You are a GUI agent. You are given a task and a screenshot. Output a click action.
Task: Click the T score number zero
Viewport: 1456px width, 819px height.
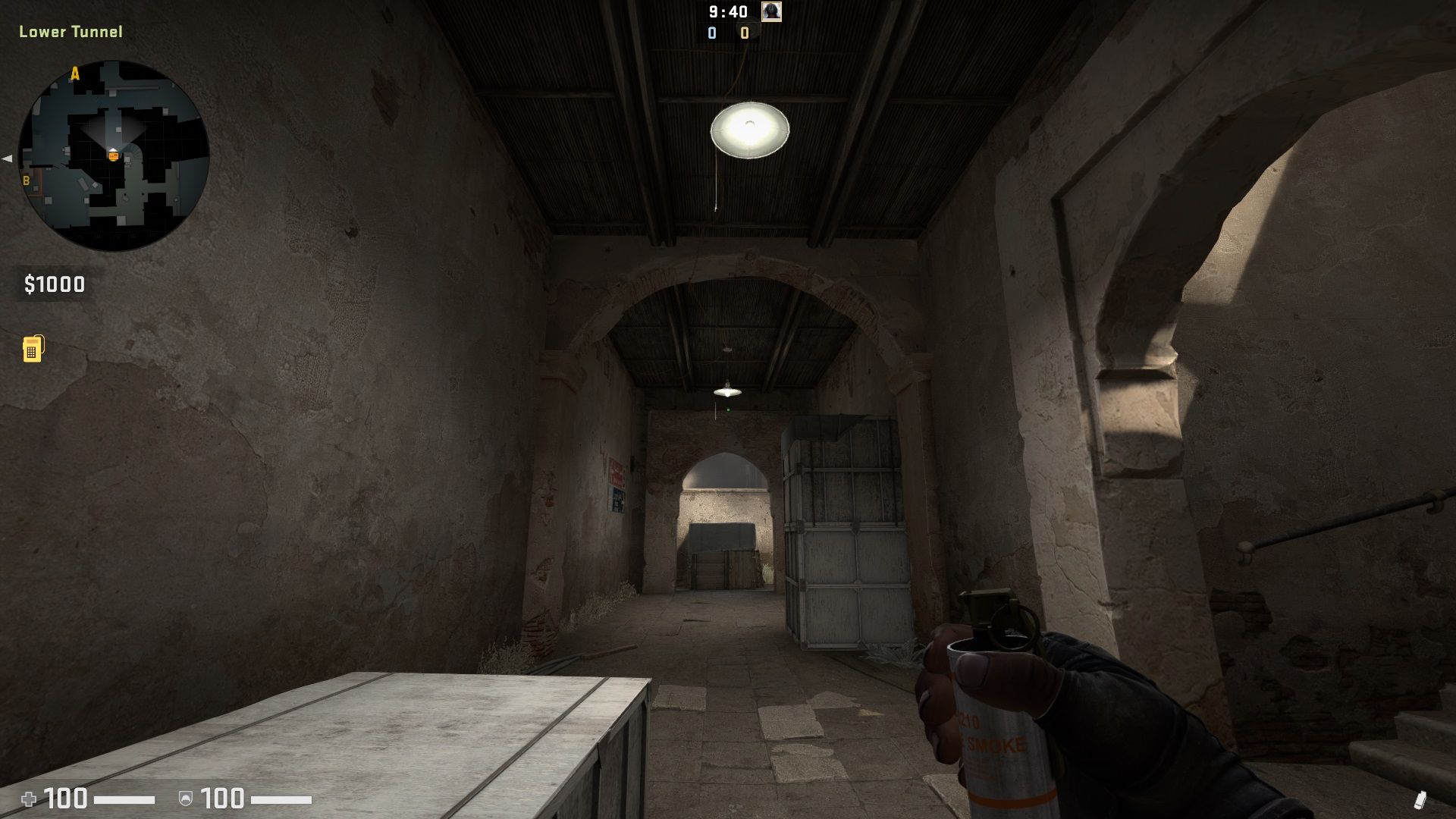(x=744, y=33)
